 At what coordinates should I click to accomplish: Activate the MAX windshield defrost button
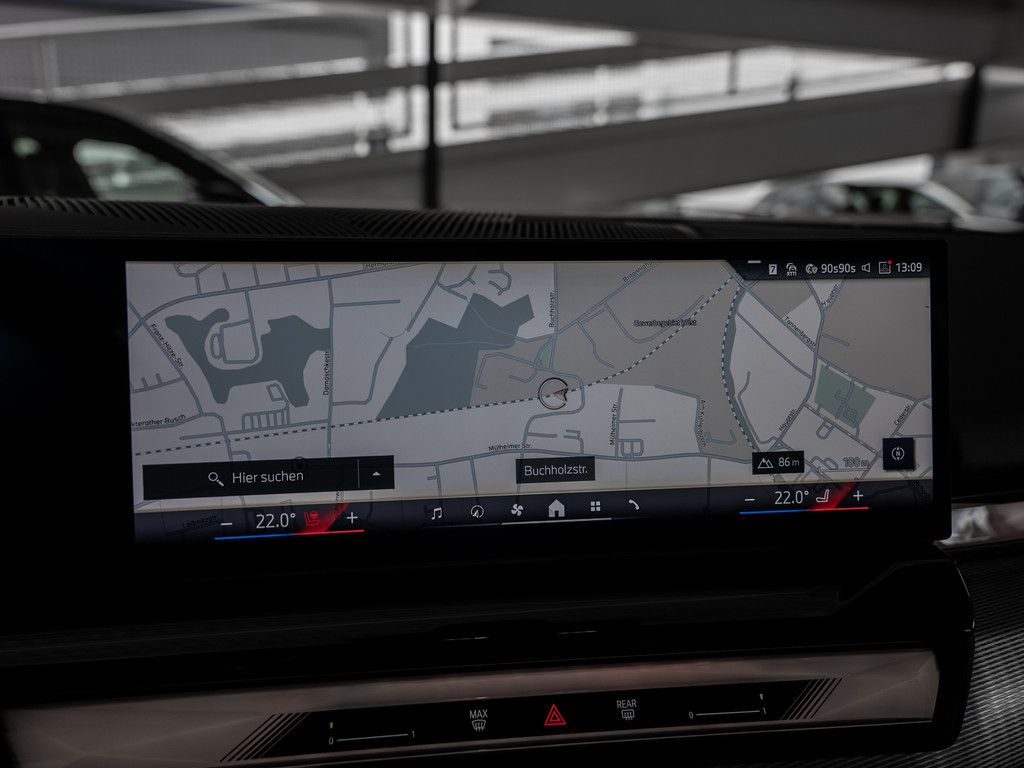click(479, 719)
